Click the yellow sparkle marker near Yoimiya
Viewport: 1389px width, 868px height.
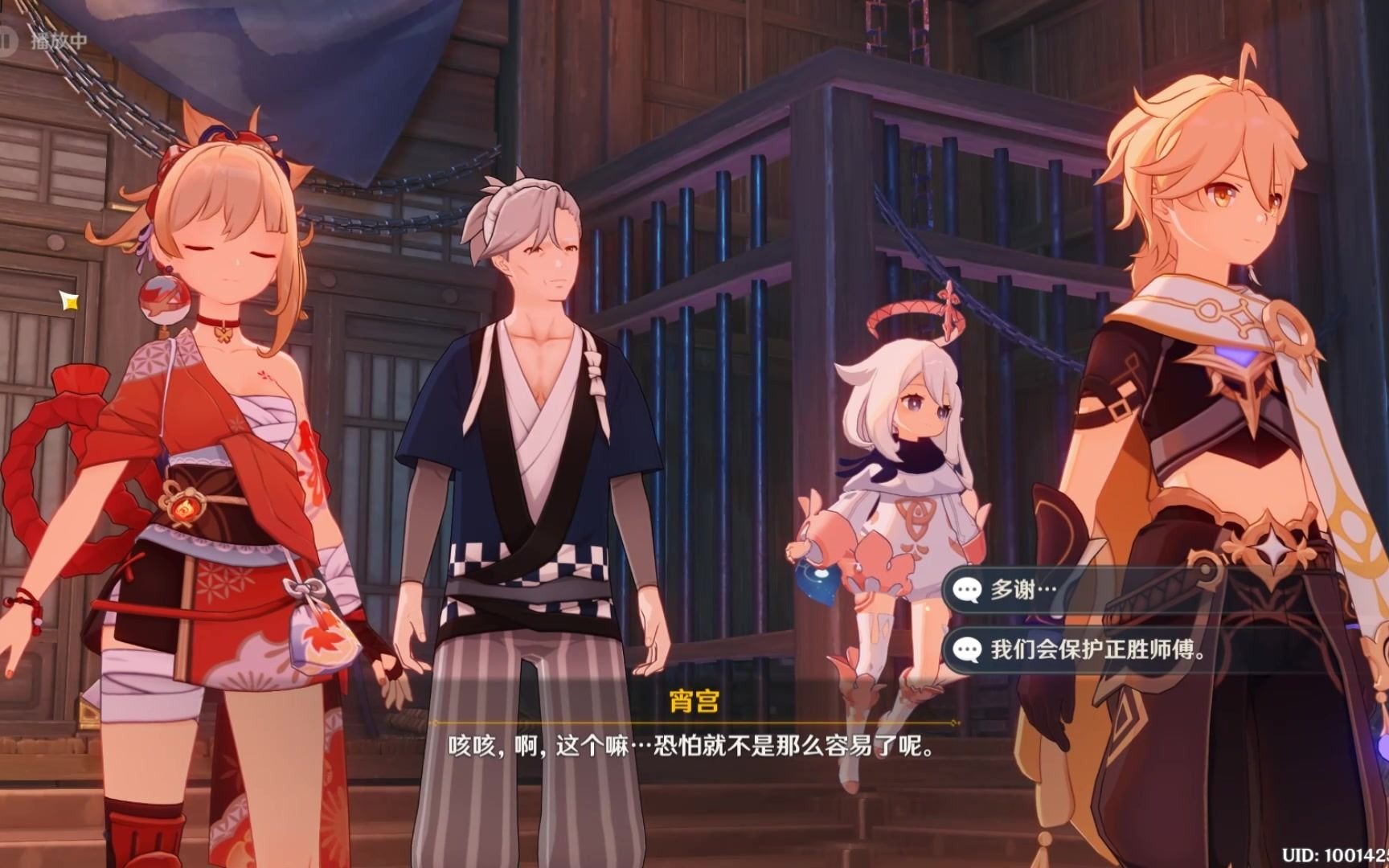pyautogui.click(x=69, y=301)
